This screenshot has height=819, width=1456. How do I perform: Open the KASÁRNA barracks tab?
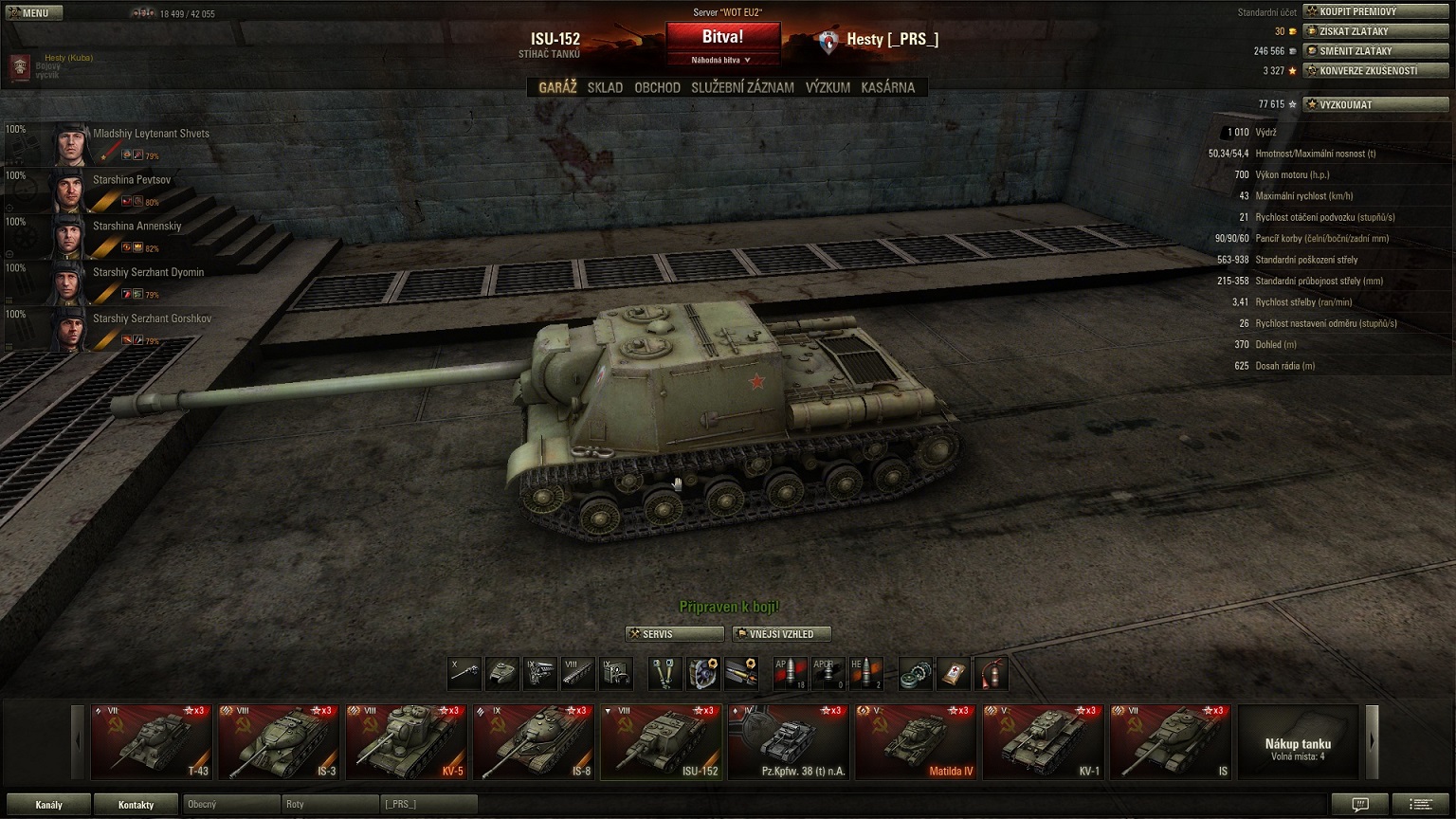[887, 87]
